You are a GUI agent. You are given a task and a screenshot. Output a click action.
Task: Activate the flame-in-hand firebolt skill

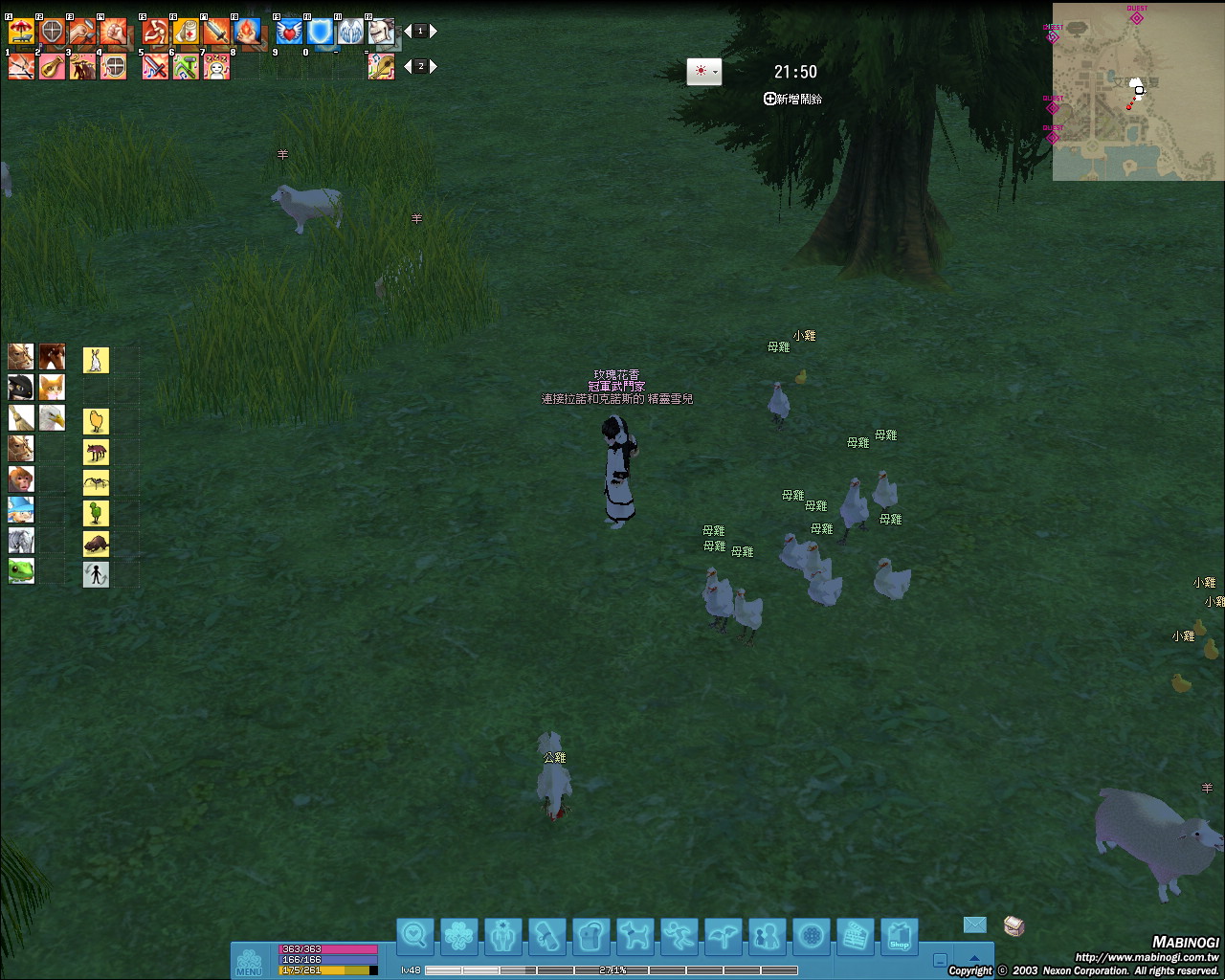pos(247,32)
